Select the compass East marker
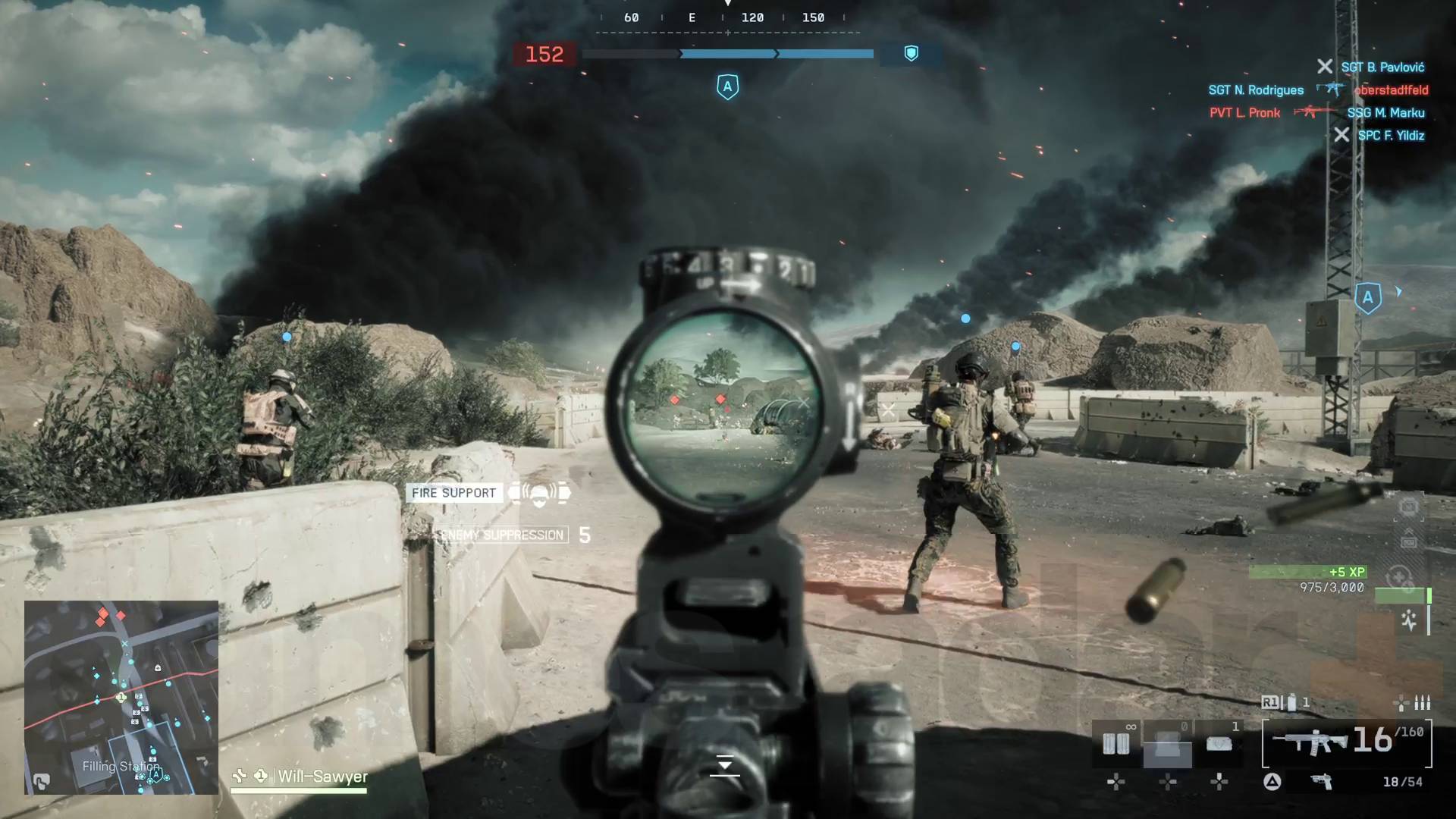 click(691, 17)
